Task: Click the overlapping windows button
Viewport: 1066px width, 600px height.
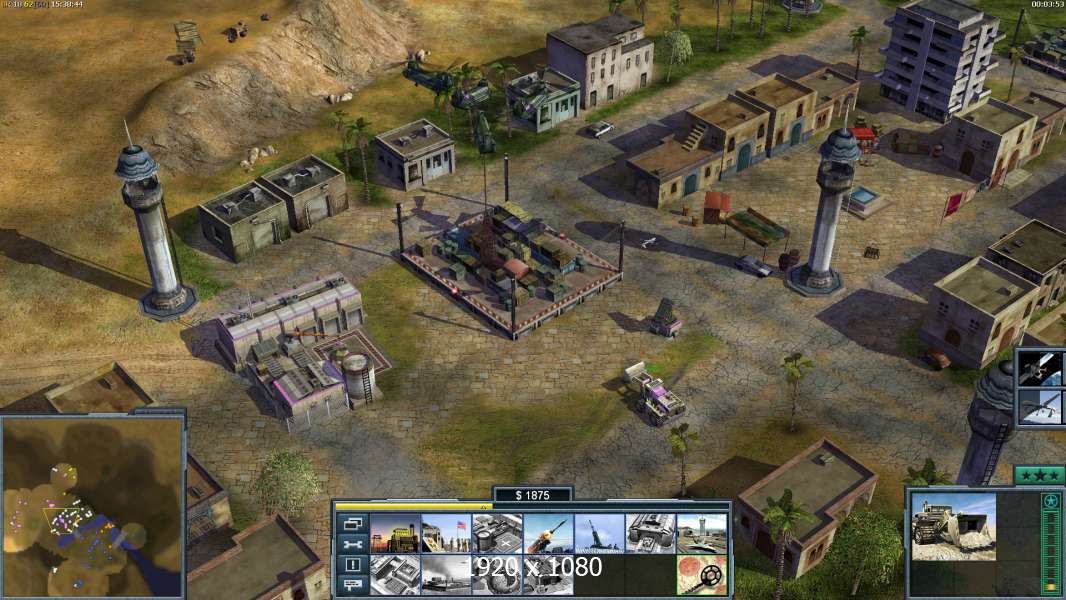Action: pos(351,523)
